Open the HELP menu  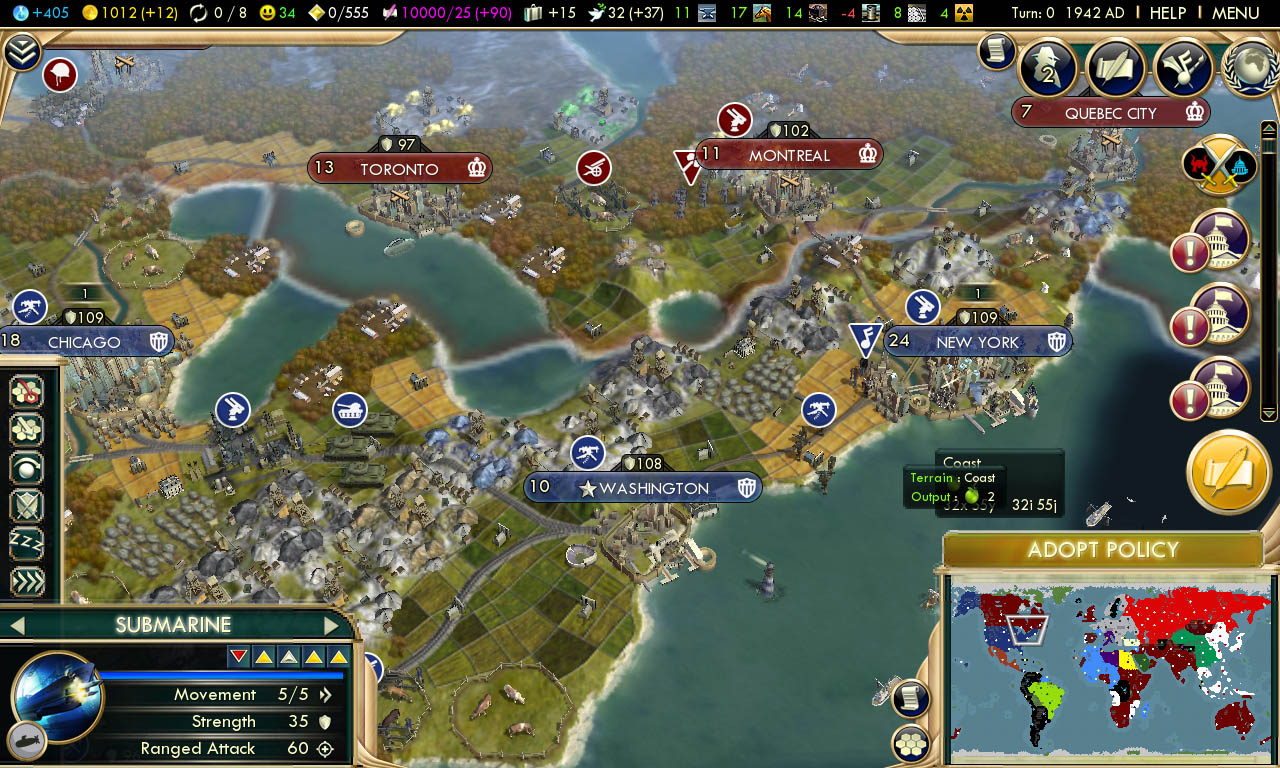pos(1168,13)
